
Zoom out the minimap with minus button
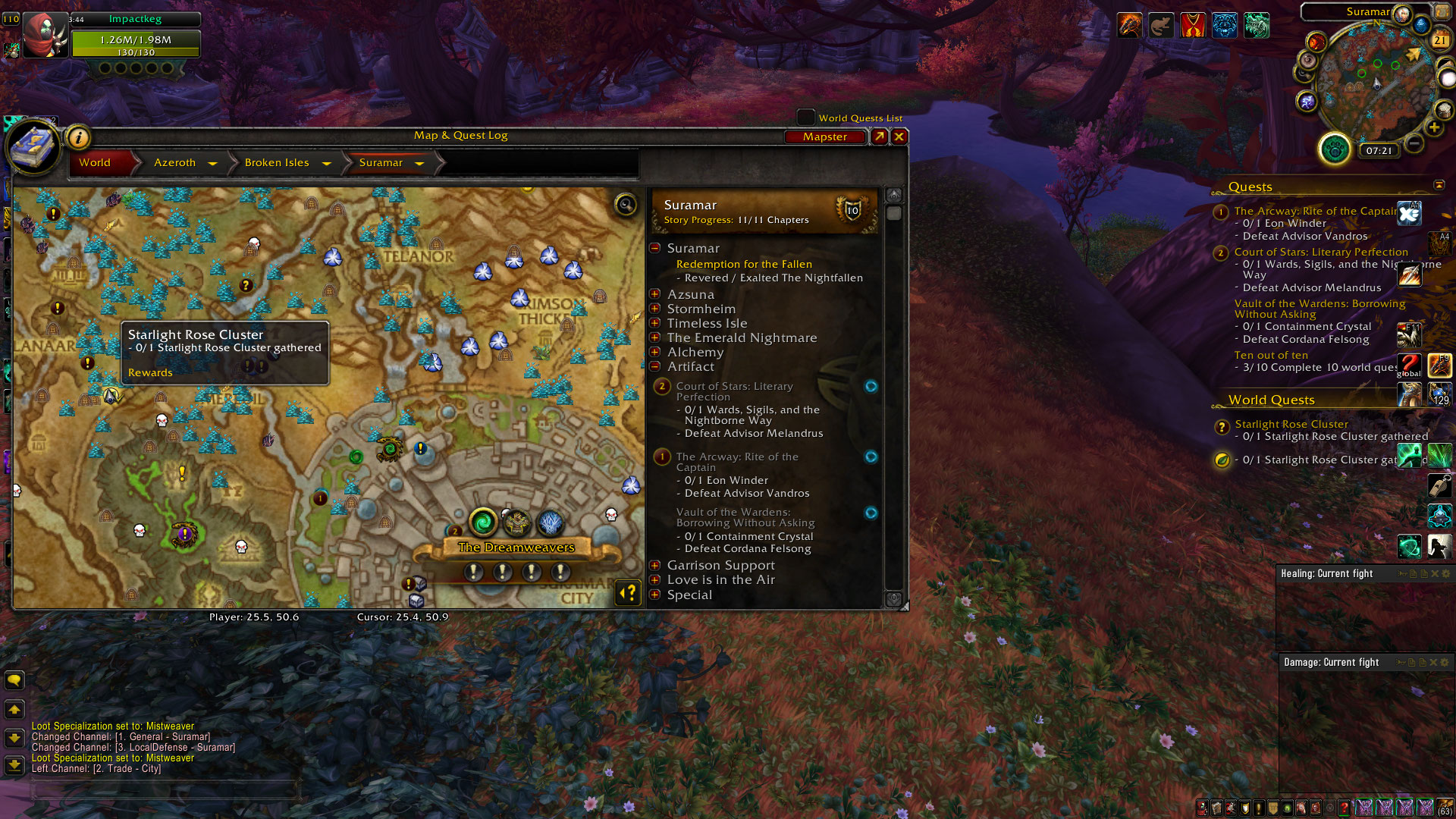(1414, 143)
